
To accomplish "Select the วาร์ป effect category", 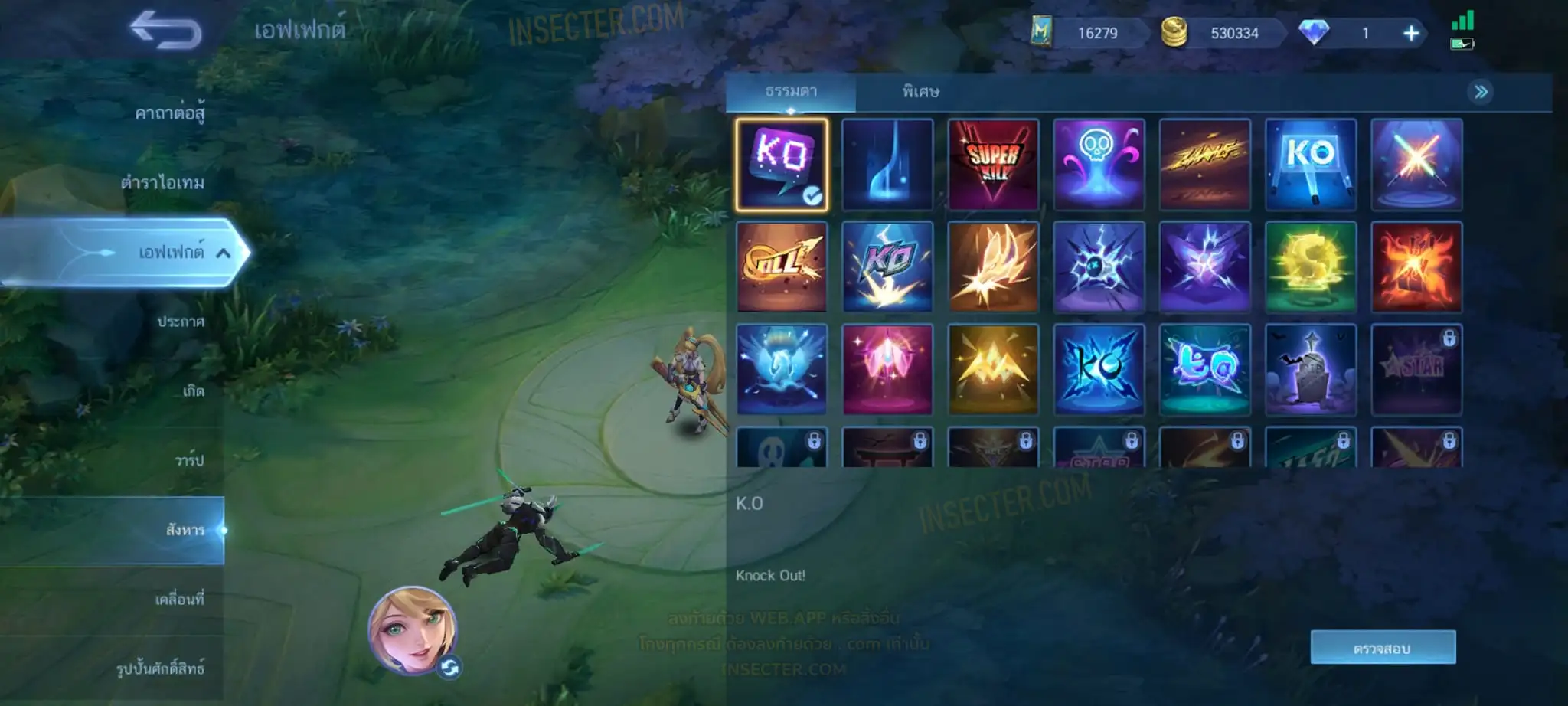I will coord(189,460).
